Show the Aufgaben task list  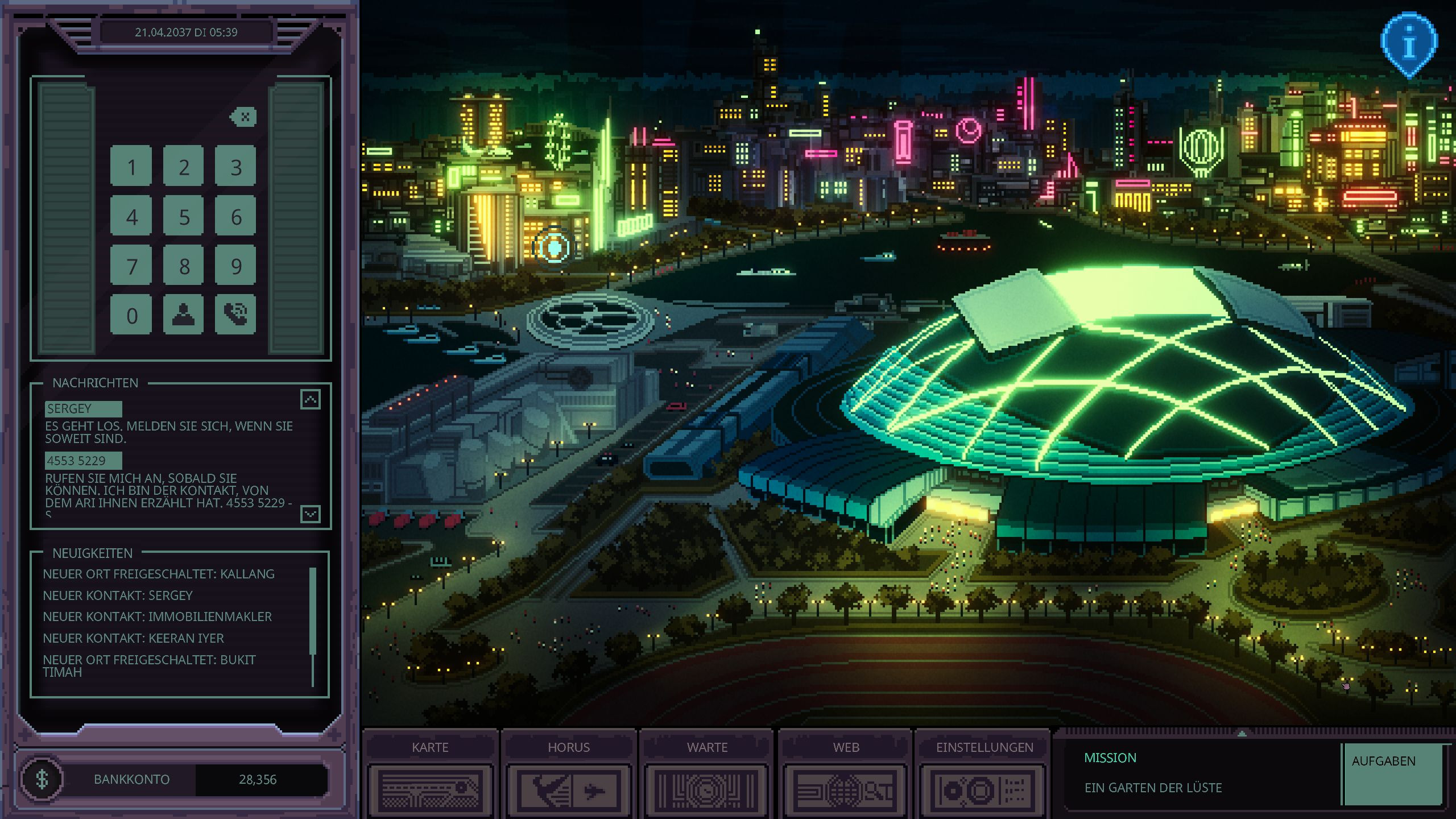click(x=1393, y=773)
